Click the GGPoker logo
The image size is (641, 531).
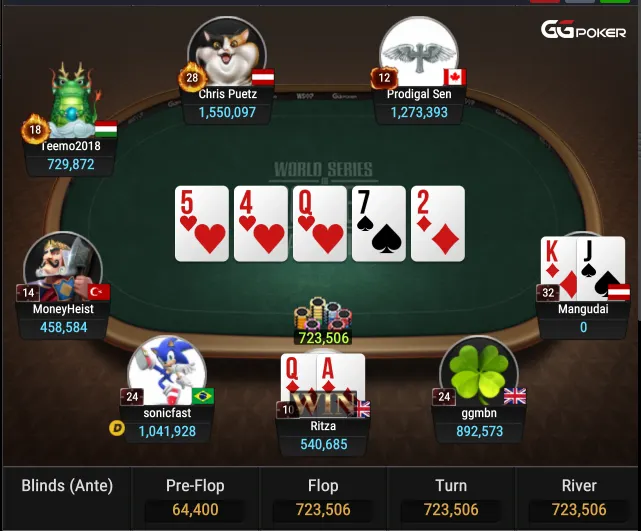pos(584,30)
